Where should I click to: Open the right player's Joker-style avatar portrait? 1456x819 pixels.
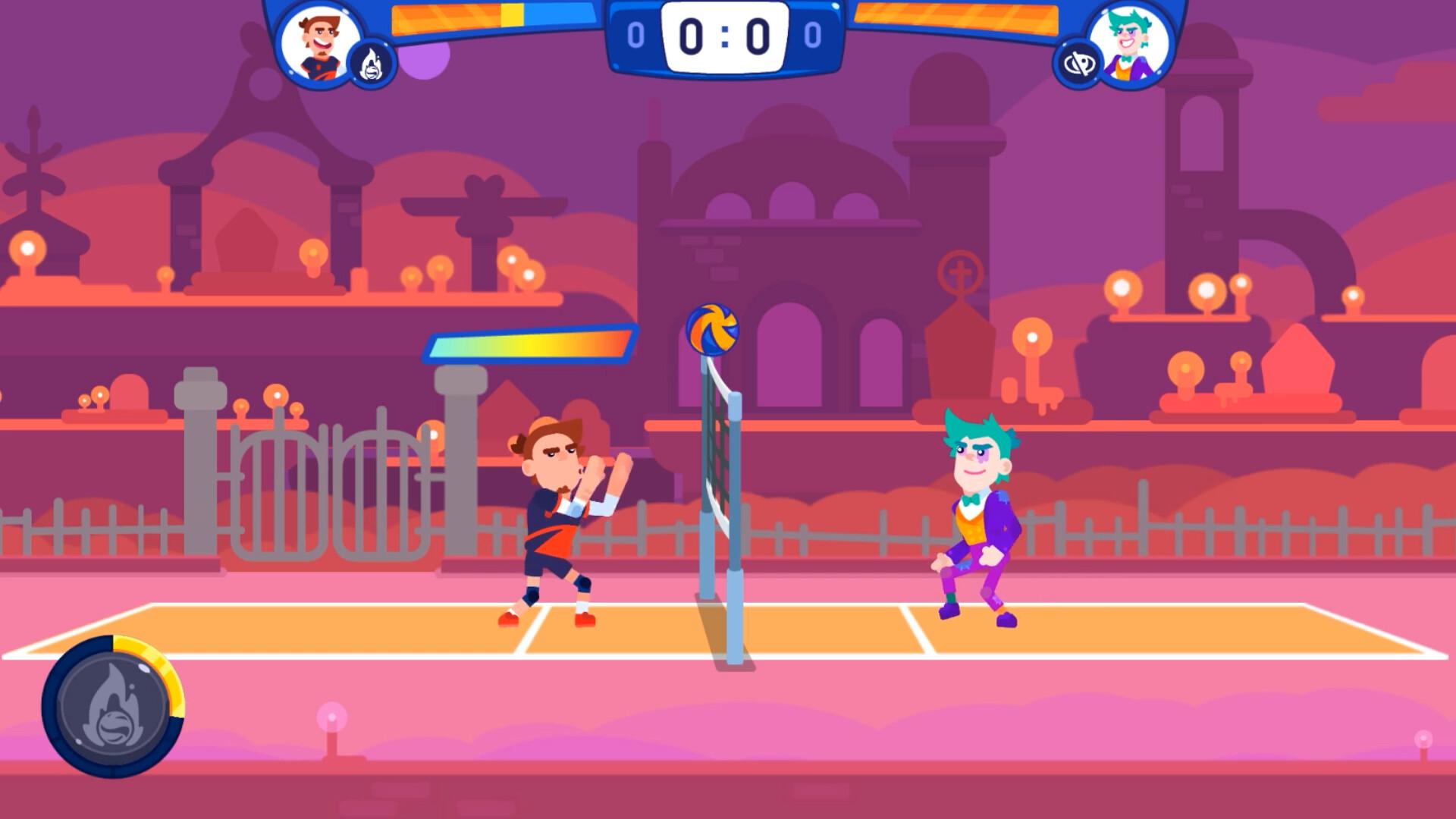tap(1131, 44)
